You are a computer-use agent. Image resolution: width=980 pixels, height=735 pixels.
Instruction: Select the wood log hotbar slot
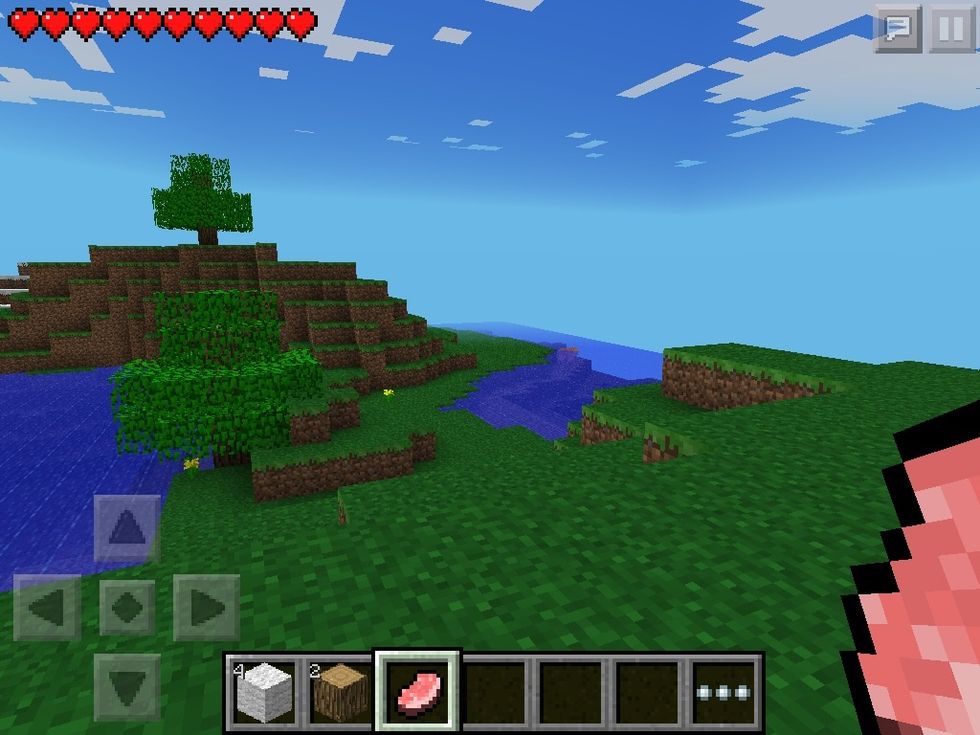[x=341, y=692]
